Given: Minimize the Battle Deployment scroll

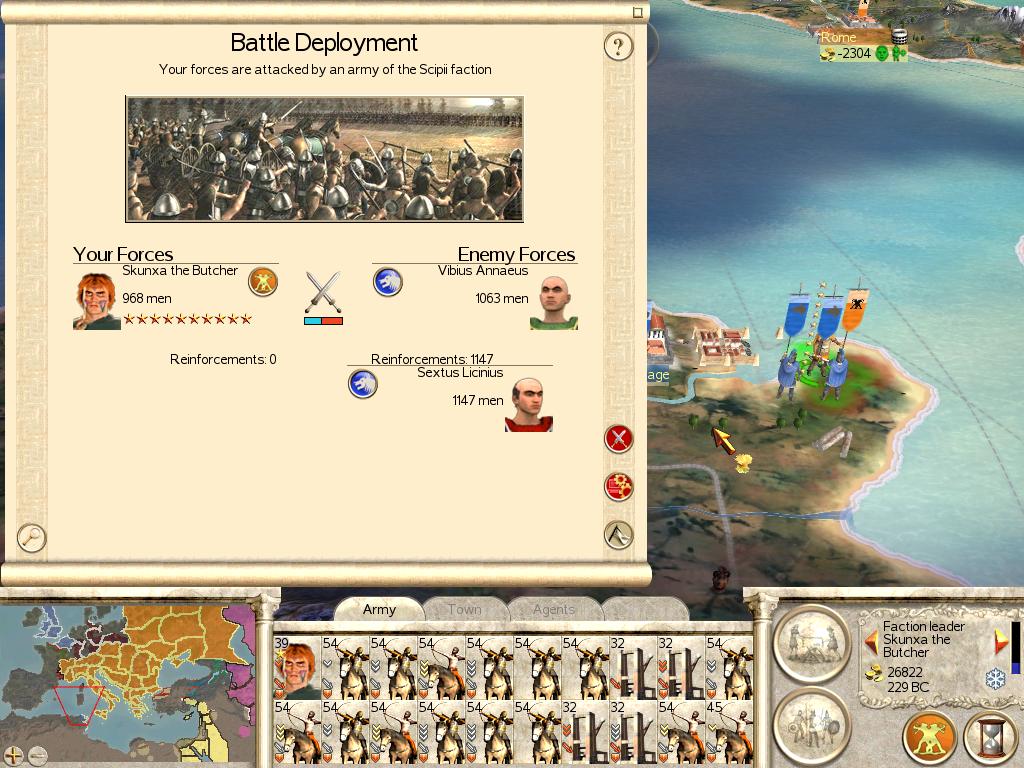Looking at the screenshot, I should tap(638, 13).
